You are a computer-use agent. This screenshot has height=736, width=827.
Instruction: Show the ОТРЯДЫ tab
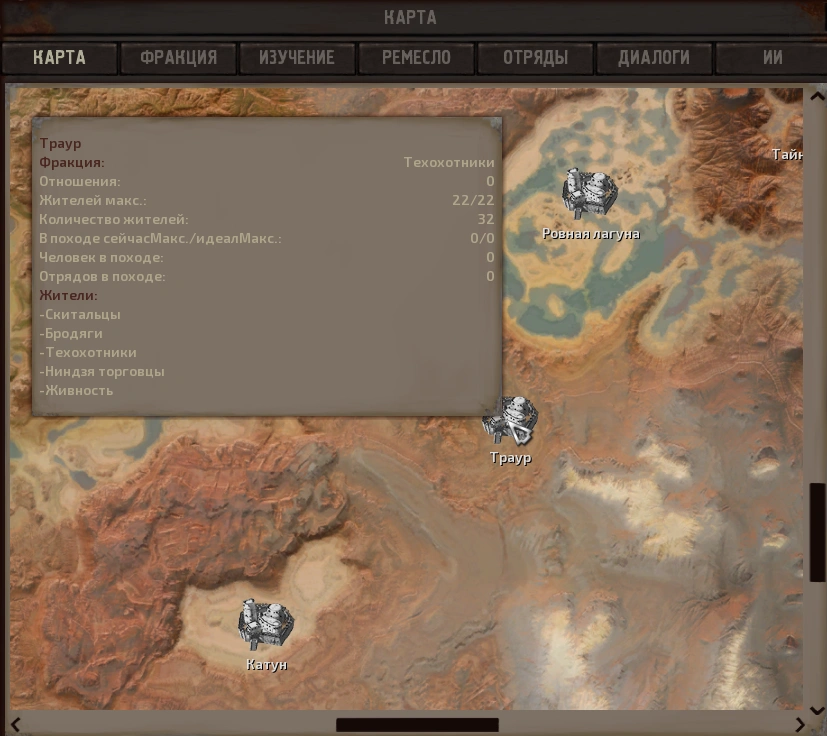pos(535,57)
